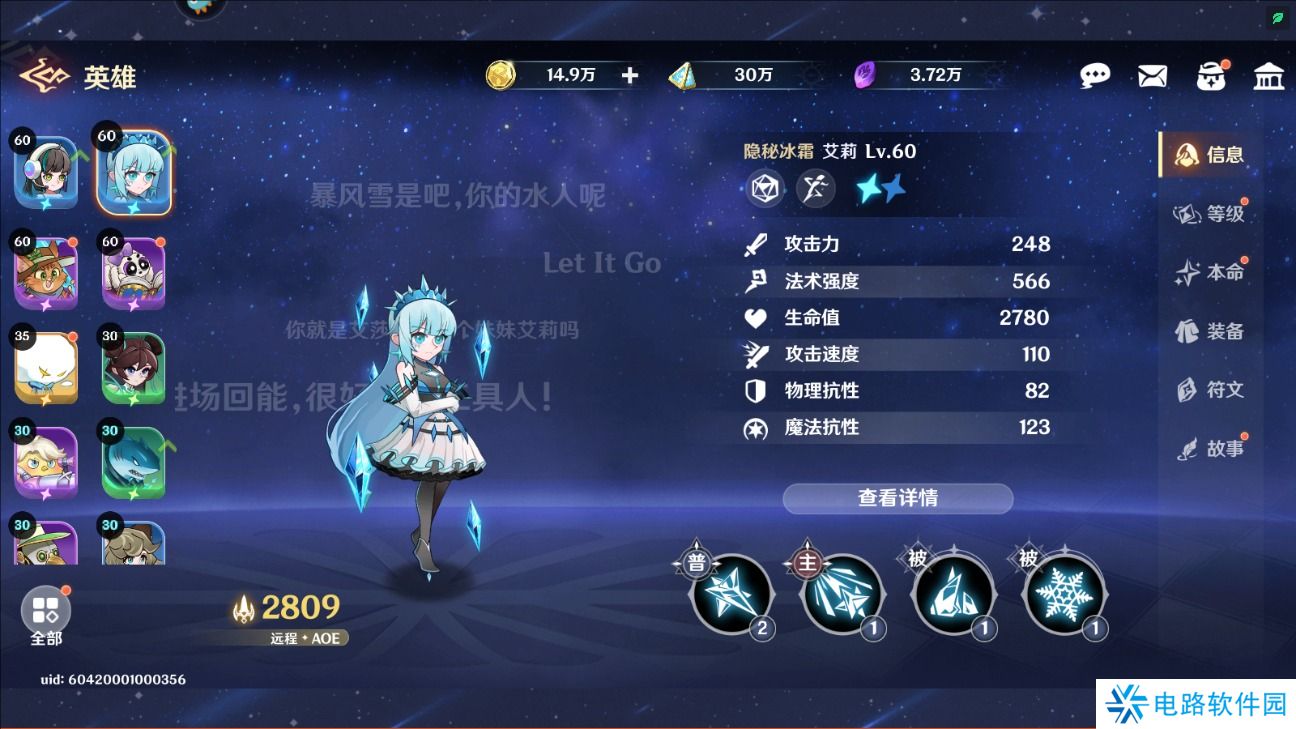The height and width of the screenshot is (729, 1296).
Task: Open the chat speech bubble icon
Action: (x=1096, y=74)
